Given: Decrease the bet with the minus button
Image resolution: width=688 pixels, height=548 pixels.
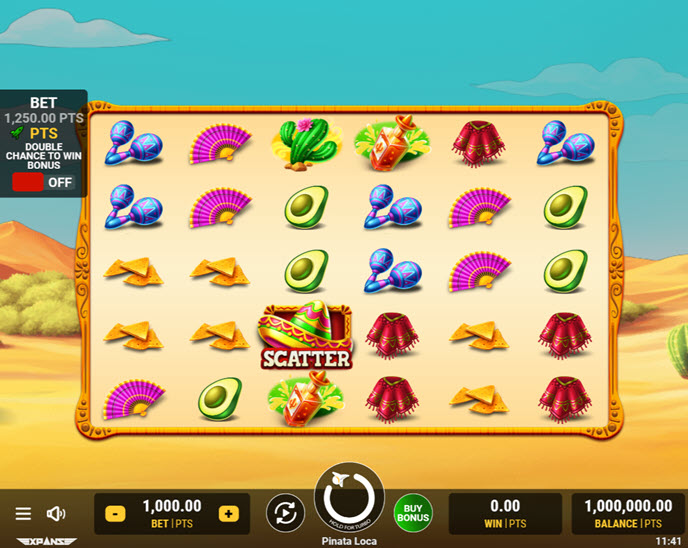Looking at the screenshot, I should point(114,513).
